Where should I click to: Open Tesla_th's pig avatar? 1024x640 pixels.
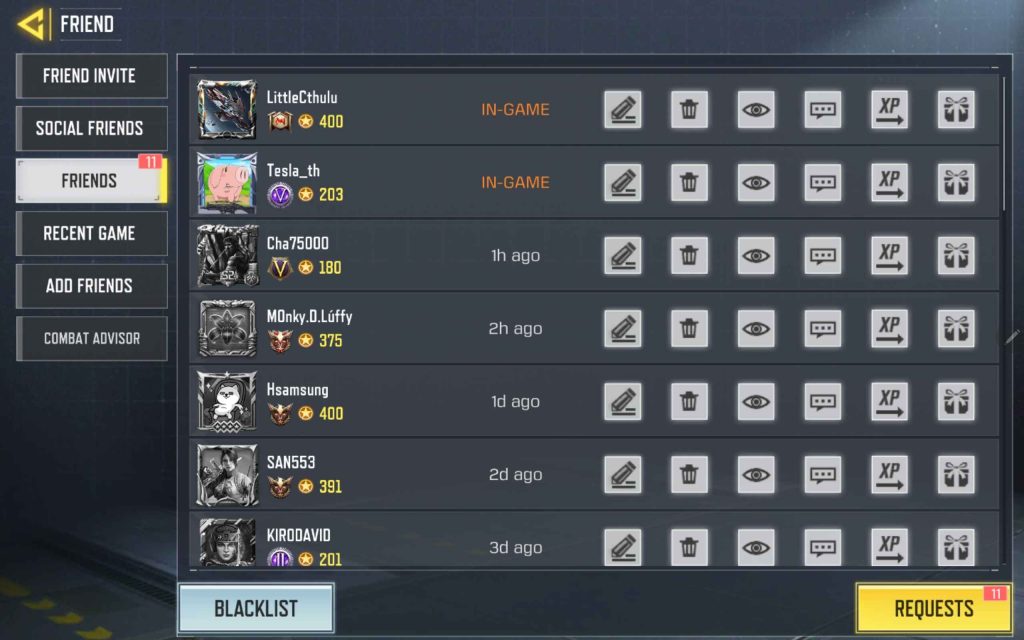point(227,183)
